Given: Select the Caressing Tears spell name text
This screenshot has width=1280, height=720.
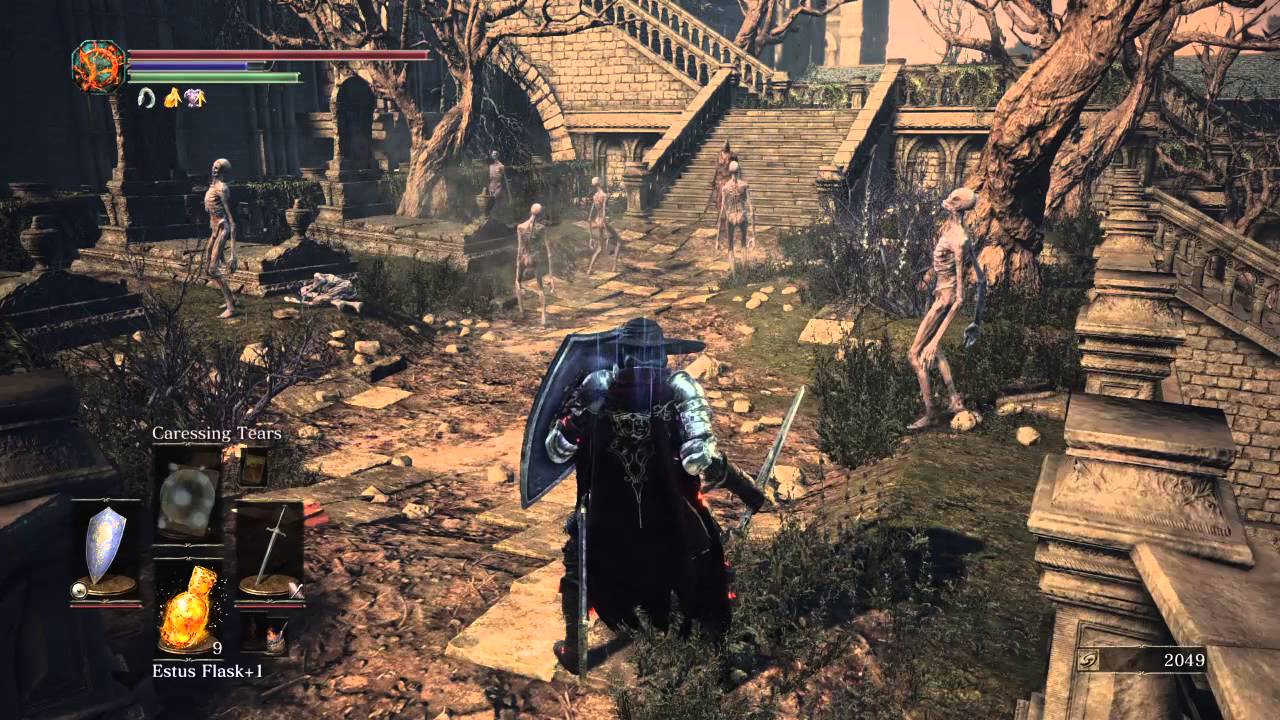Looking at the screenshot, I should point(217,433).
